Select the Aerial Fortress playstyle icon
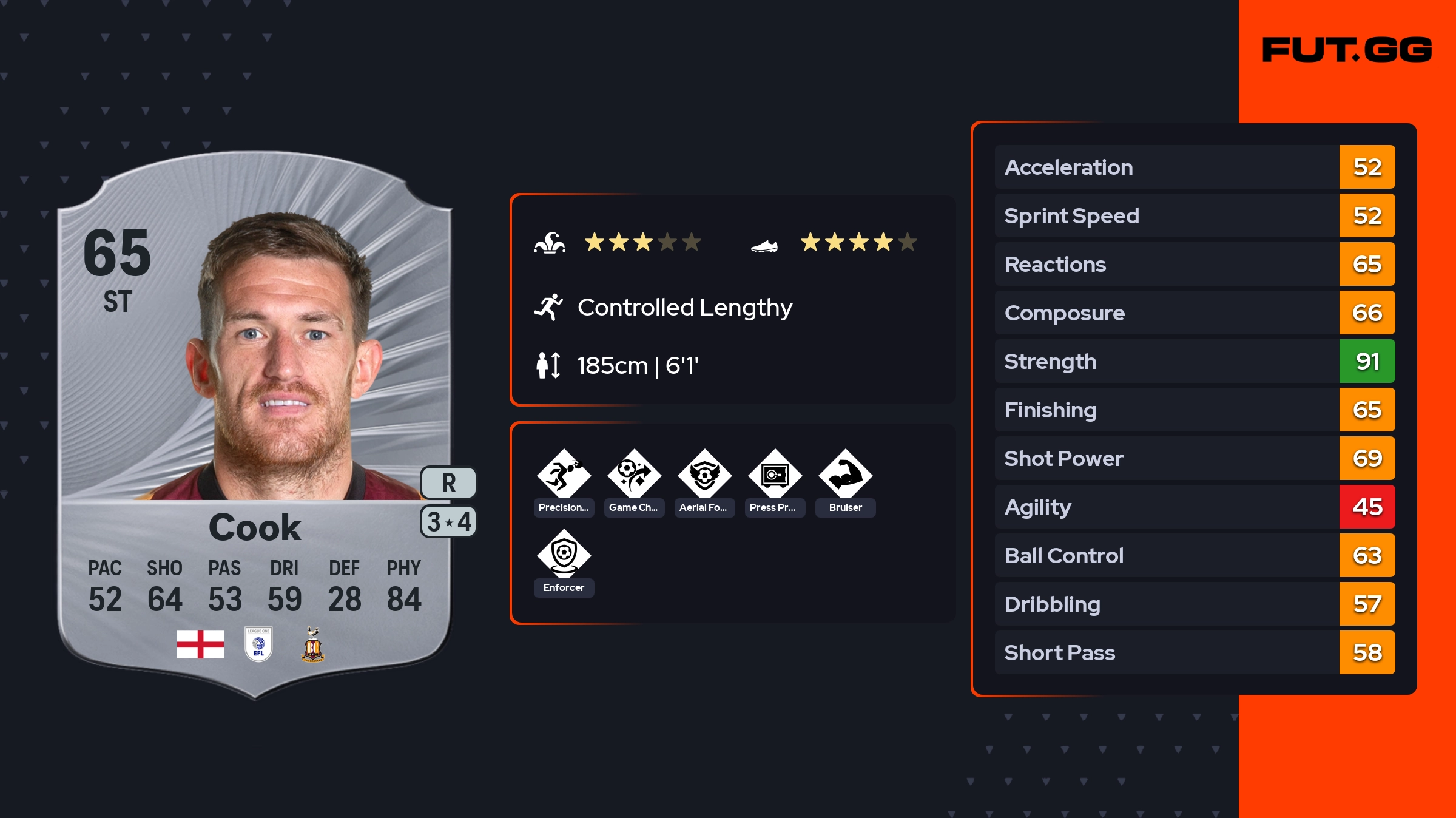 (704, 475)
